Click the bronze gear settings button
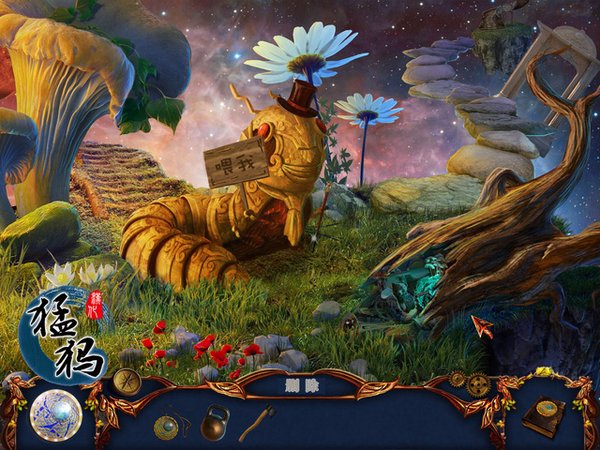The height and width of the screenshot is (450, 600). click(x=479, y=385)
